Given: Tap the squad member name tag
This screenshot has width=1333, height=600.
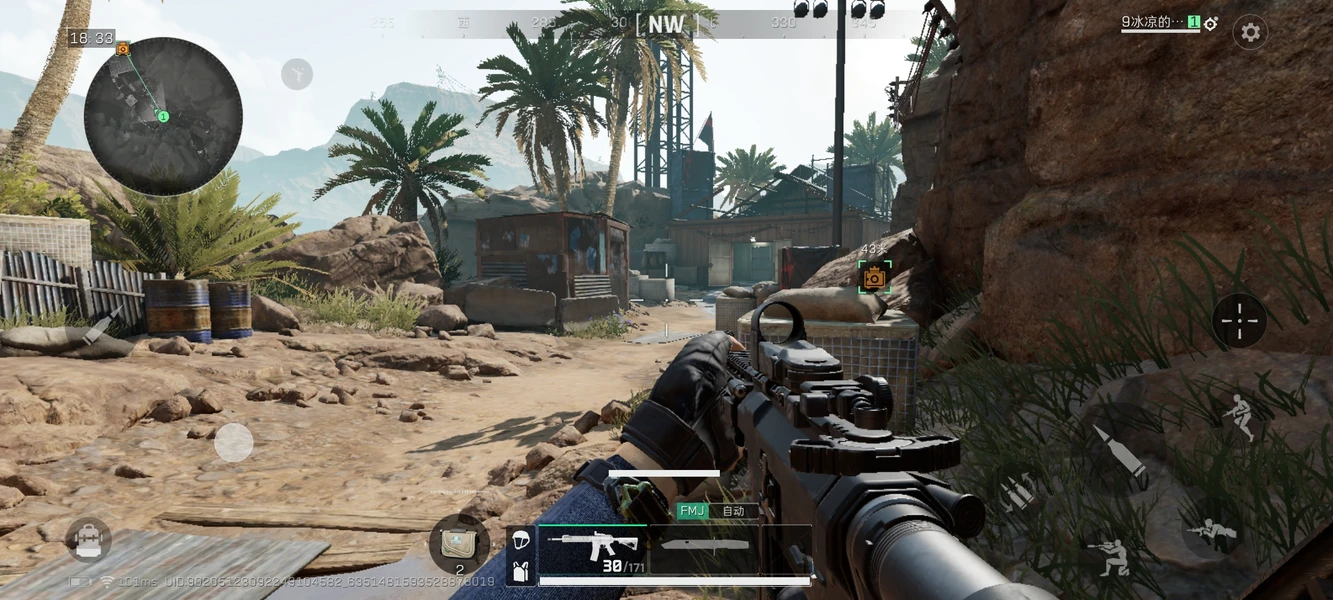Looking at the screenshot, I should (1160, 22).
